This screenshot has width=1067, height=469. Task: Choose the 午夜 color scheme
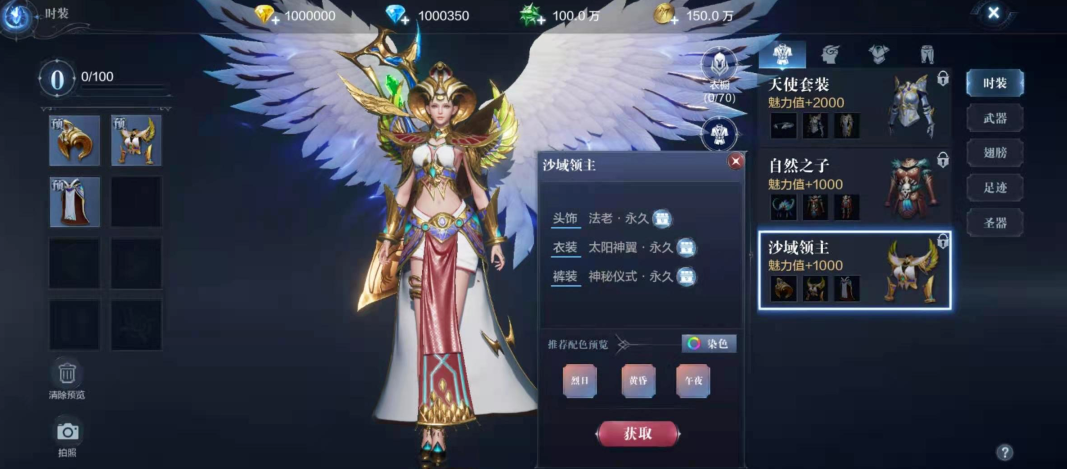pos(693,381)
